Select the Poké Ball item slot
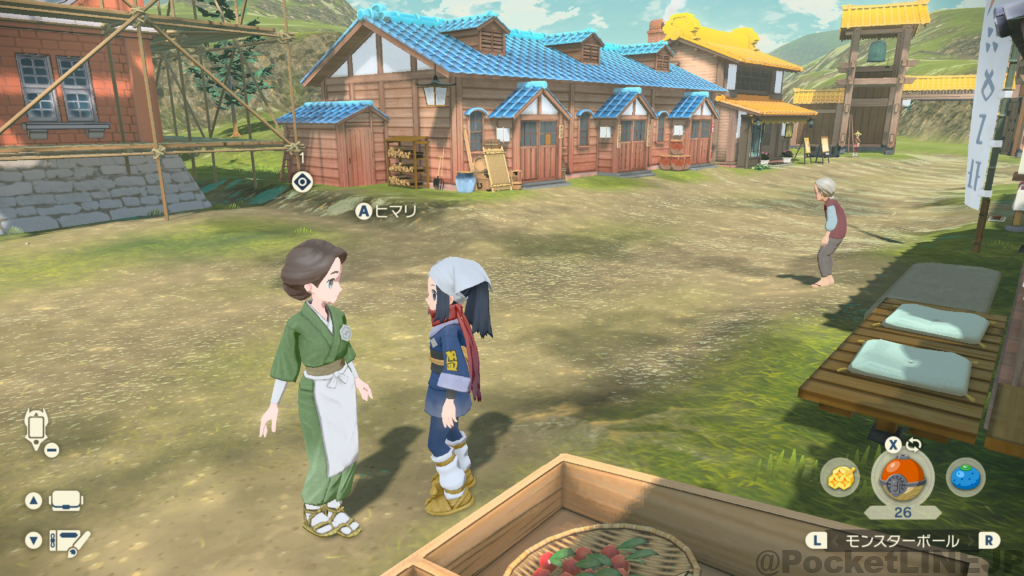The image size is (1024, 576). (902, 477)
